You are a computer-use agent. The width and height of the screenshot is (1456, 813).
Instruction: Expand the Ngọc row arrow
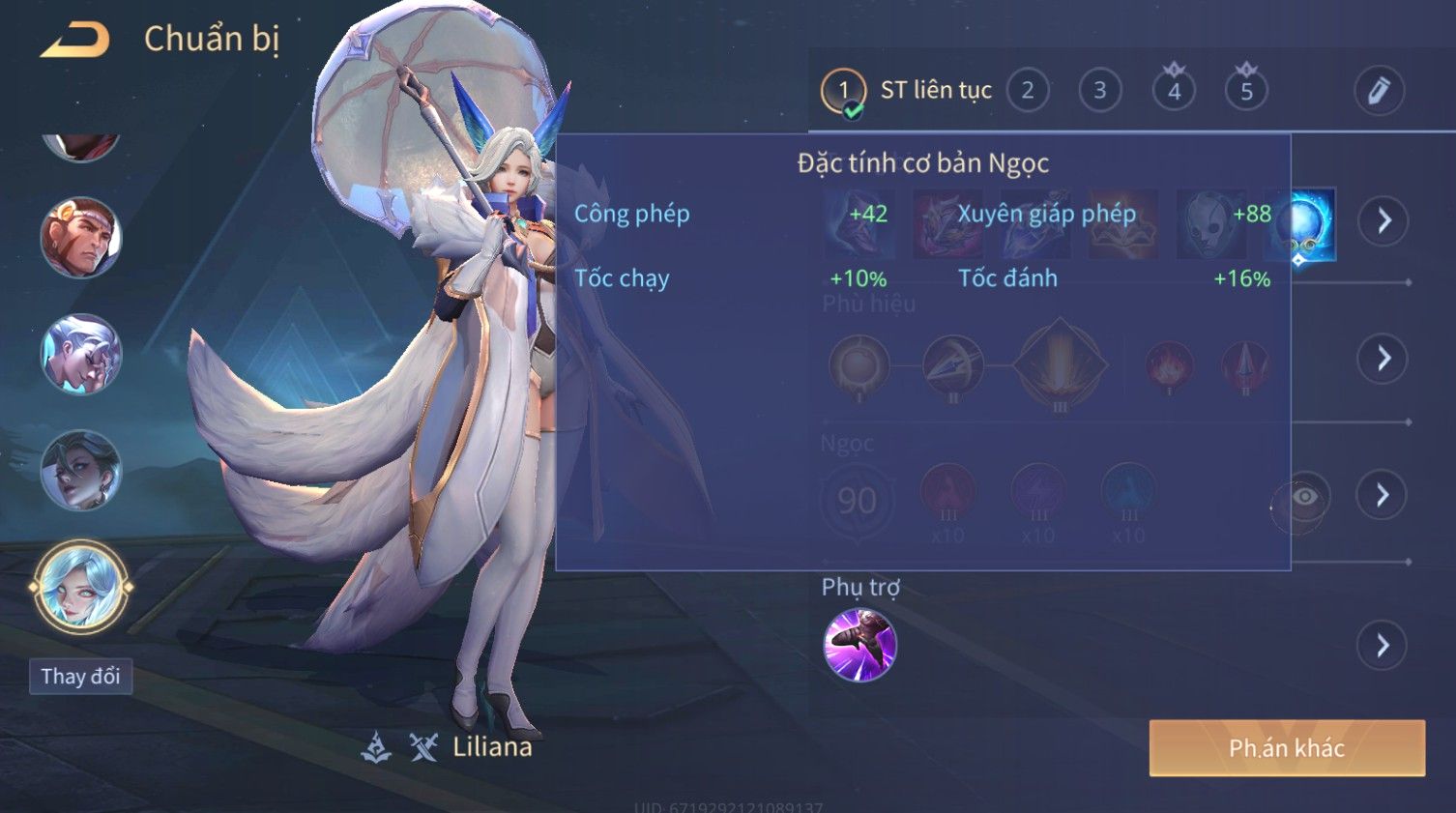tap(1383, 495)
